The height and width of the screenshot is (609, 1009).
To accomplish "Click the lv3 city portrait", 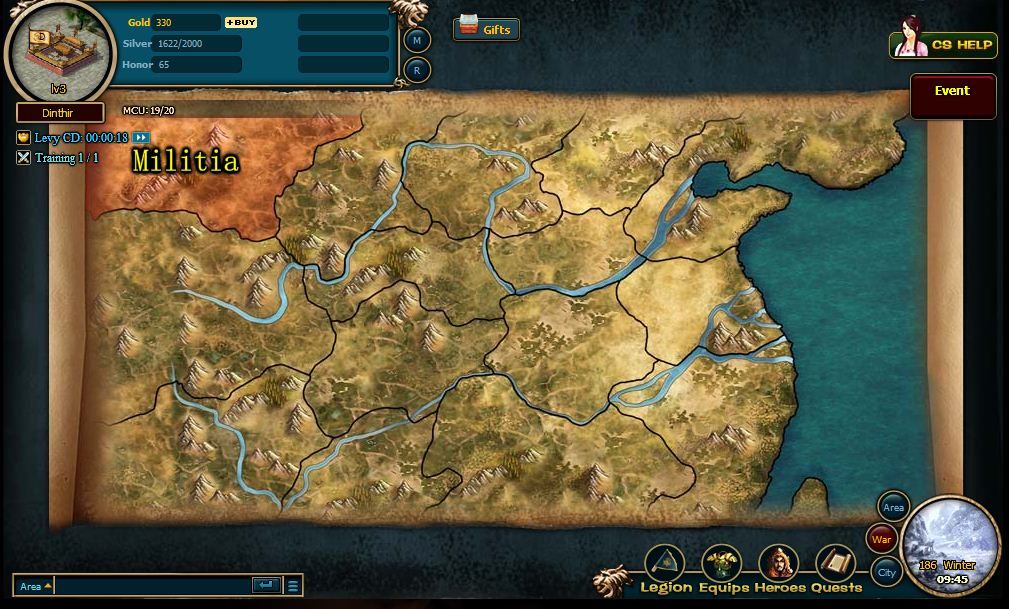I will (x=58, y=48).
